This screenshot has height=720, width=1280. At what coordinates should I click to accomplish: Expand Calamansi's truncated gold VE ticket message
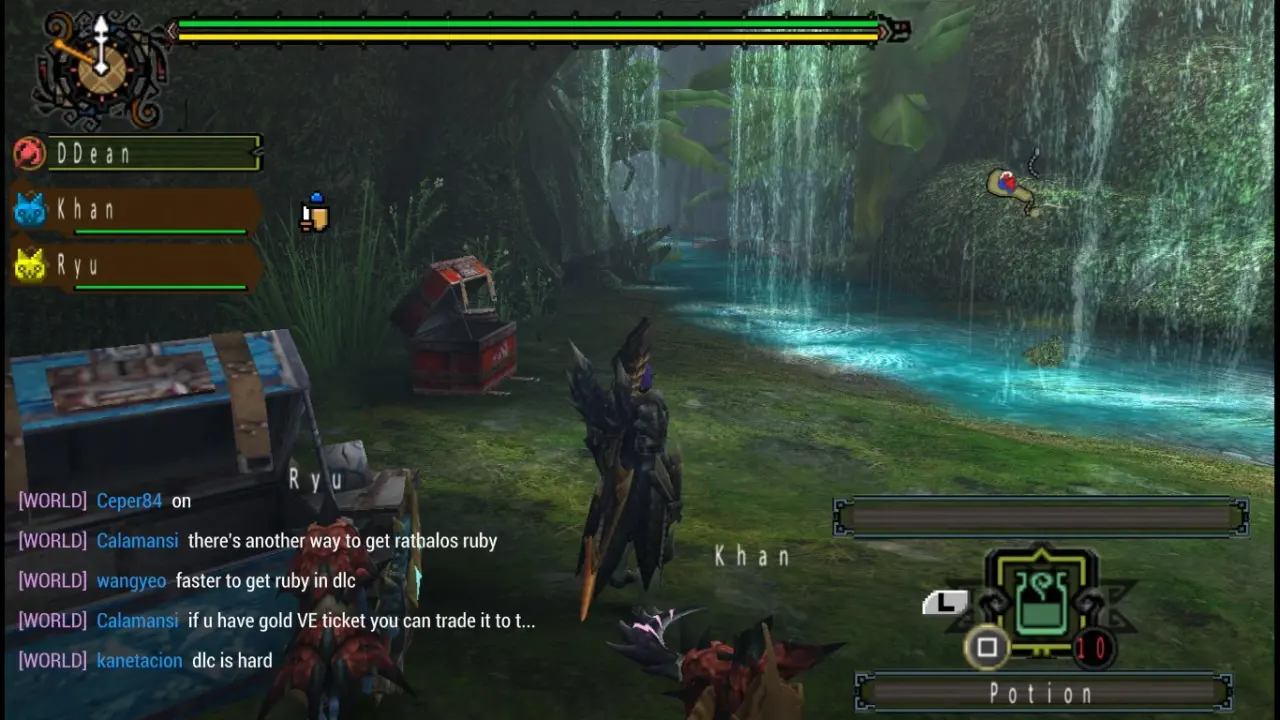pyautogui.click(x=361, y=621)
